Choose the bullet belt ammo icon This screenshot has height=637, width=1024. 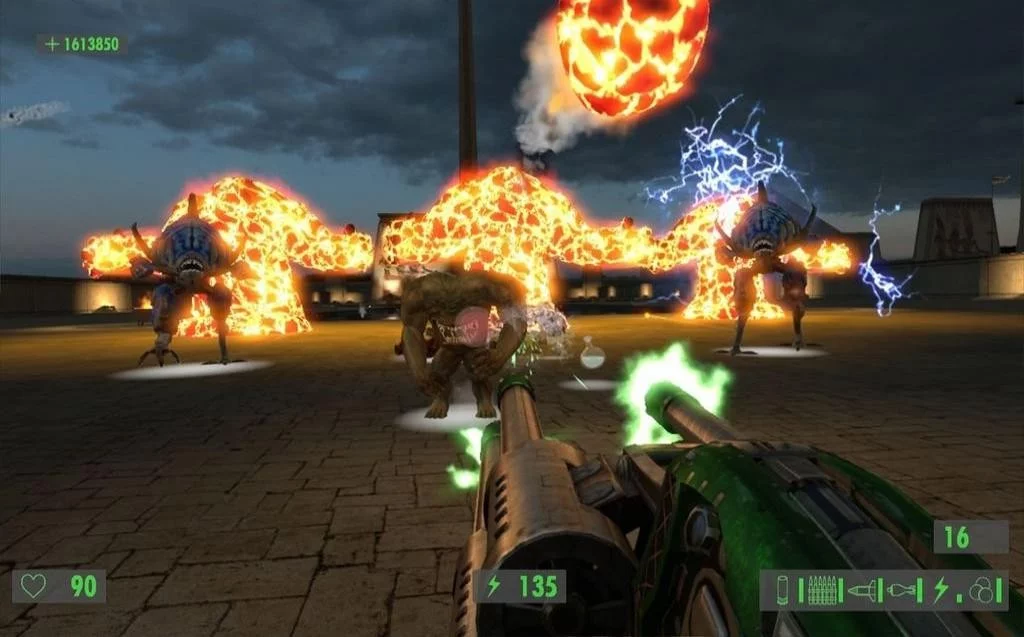821,590
